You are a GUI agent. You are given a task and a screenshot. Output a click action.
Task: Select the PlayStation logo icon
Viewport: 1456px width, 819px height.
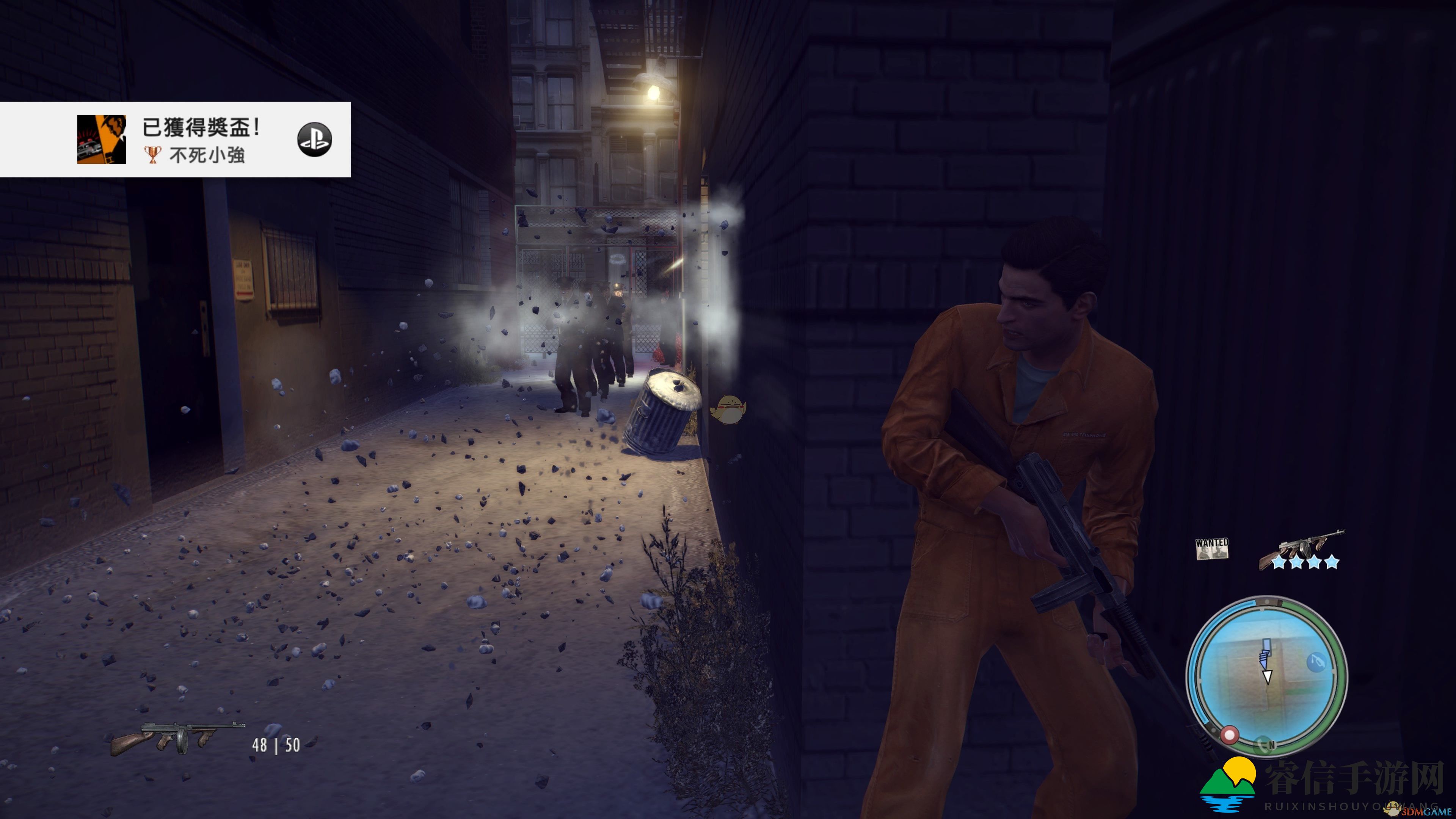point(314,140)
